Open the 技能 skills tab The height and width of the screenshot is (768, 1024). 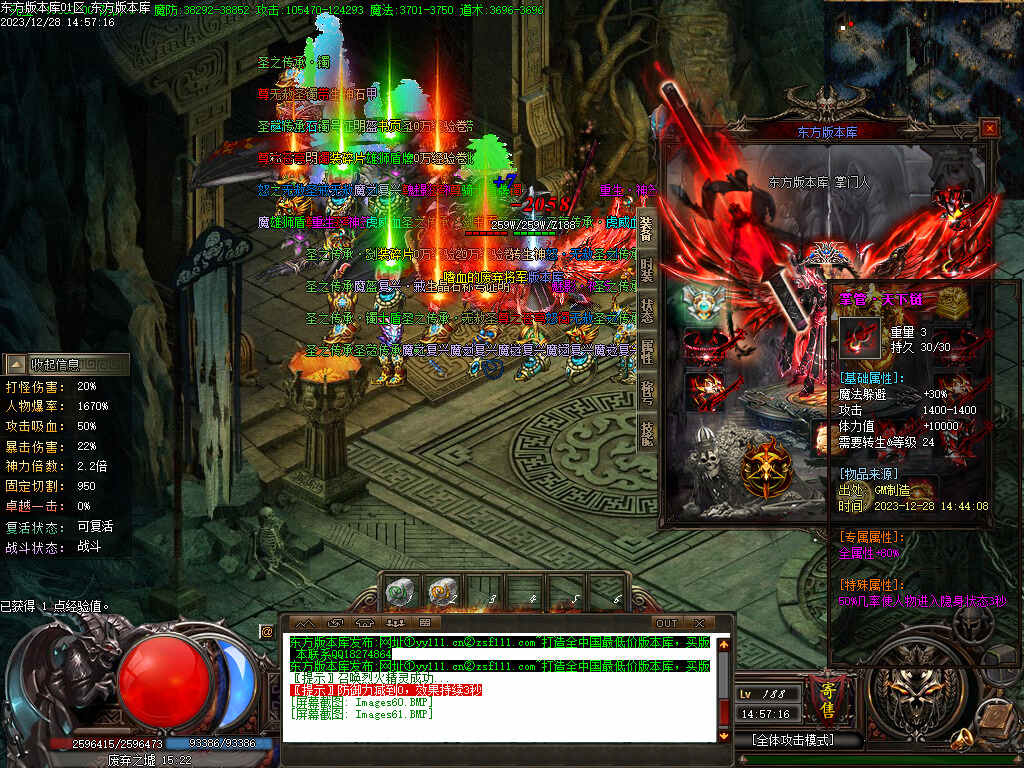[x=647, y=431]
